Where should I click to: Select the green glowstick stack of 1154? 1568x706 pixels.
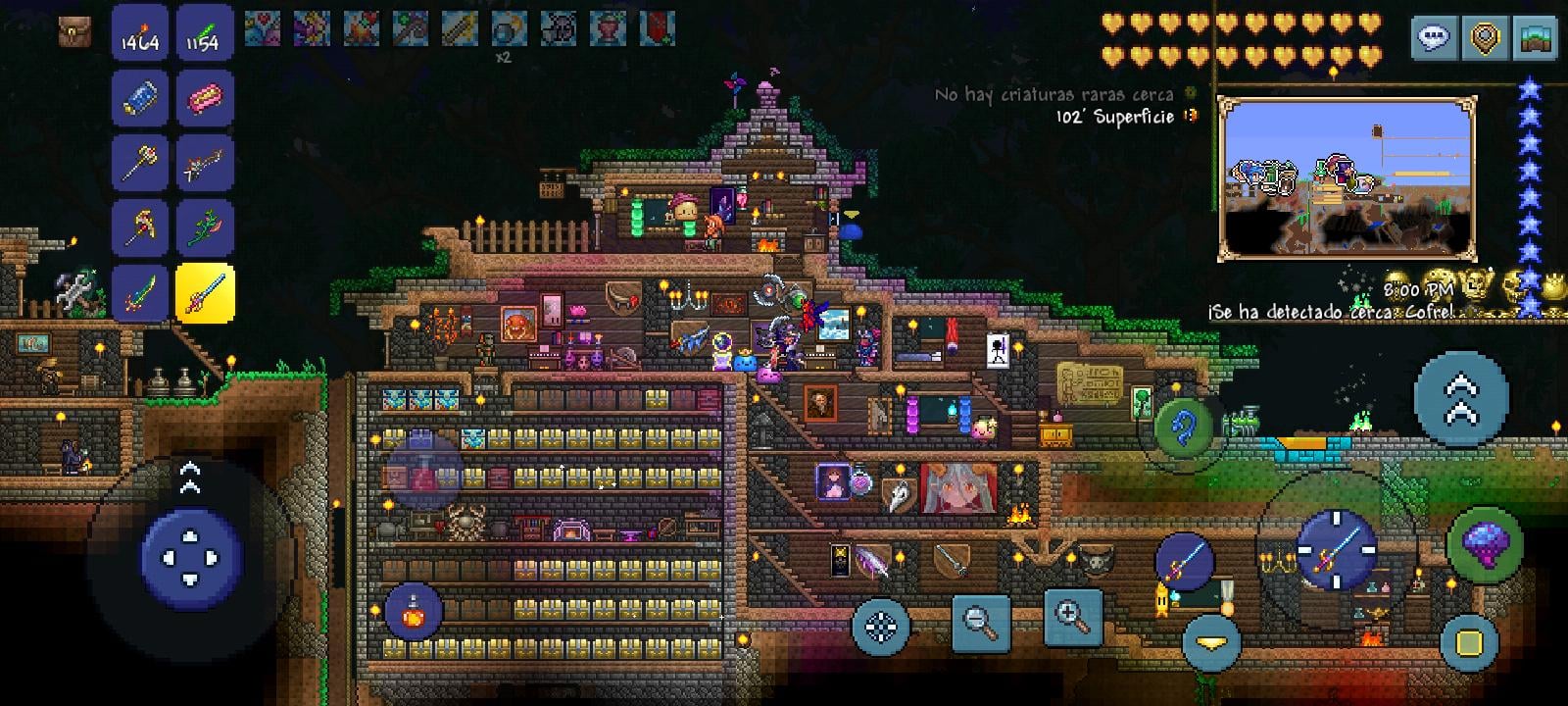tap(205, 34)
